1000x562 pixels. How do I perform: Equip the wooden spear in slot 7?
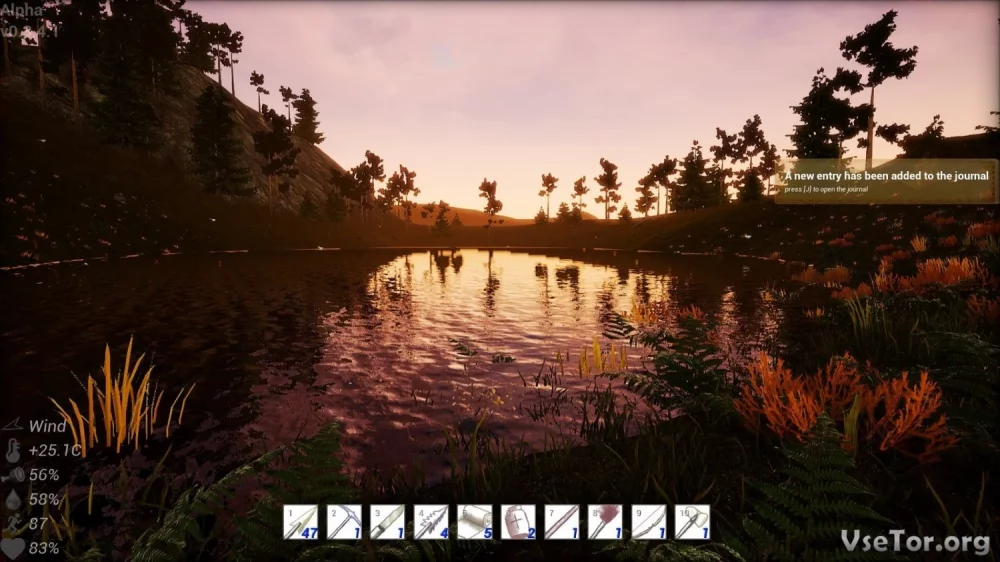point(561,522)
